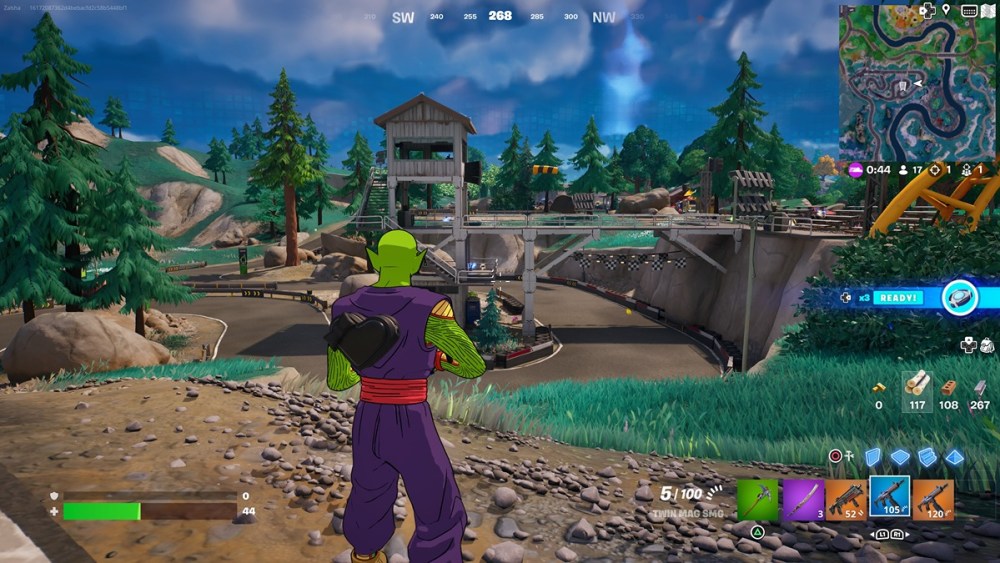
Task: Select wood as the building material
Action: point(917,383)
